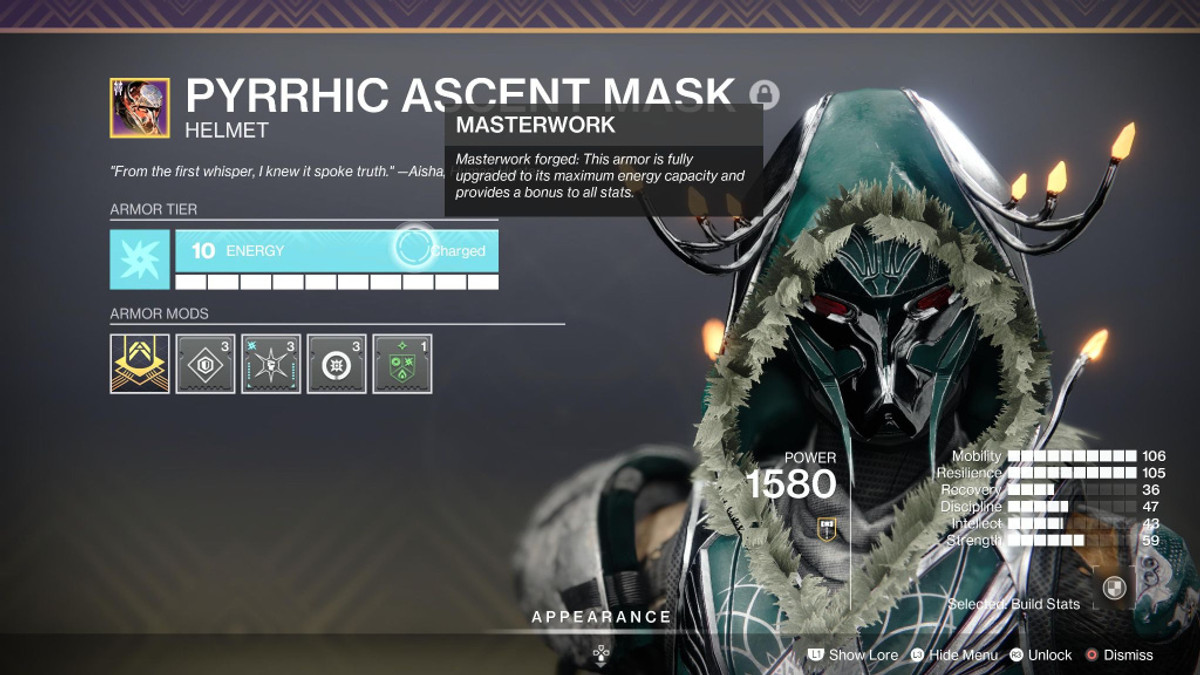Open the diamond shield armor mod slot
The height and width of the screenshot is (675, 1200).
(205, 364)
